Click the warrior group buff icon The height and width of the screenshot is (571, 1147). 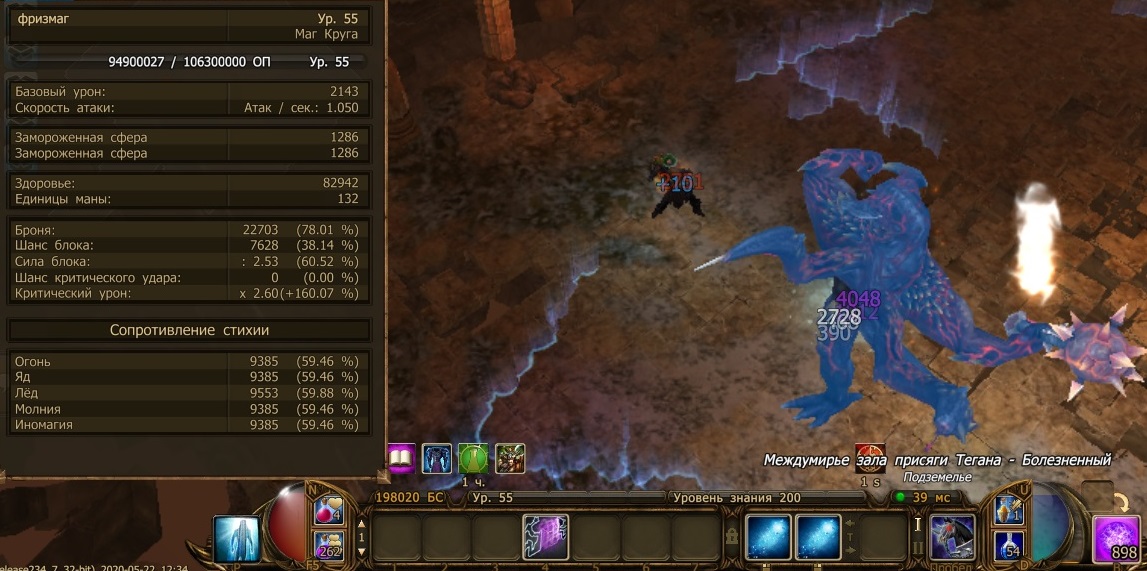pyautogui.click(x=509, y=459)
